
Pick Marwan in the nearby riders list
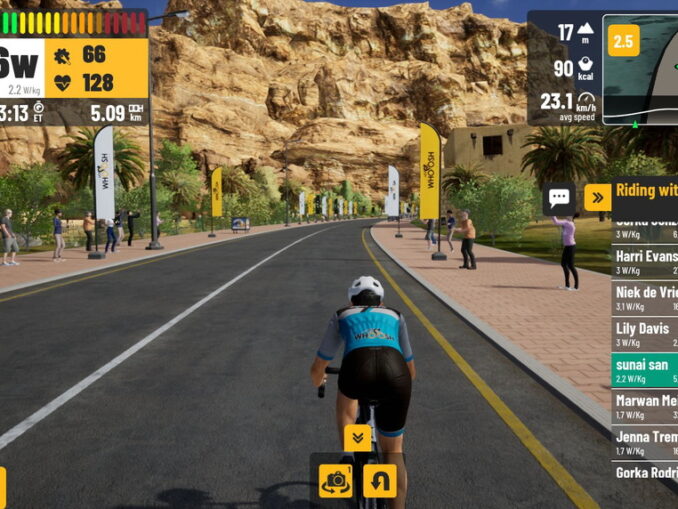(x=645, y=406)
